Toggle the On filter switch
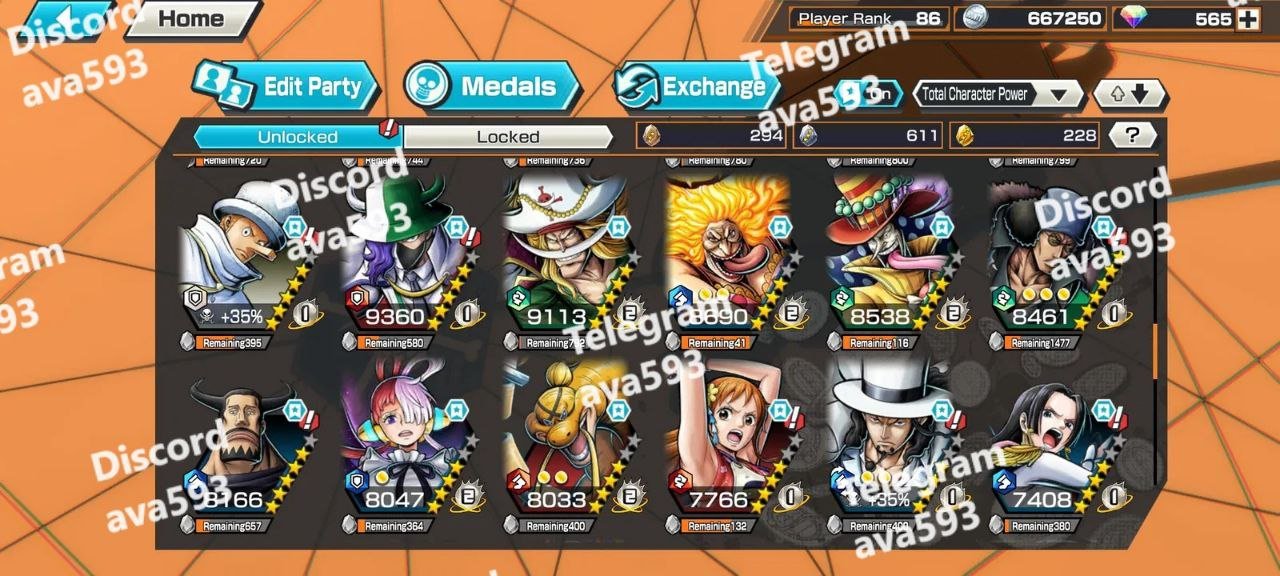Image resolution: width=1280 pixels, height=576 pixels. 869,94
